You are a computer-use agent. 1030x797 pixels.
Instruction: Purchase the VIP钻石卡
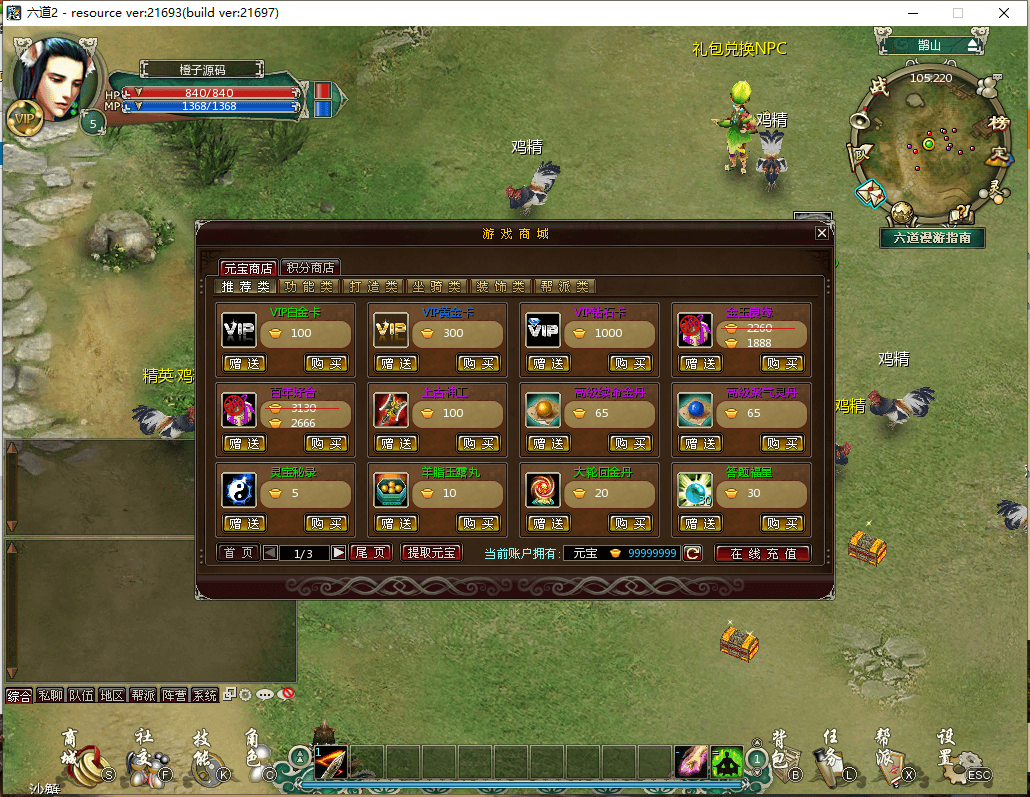pos(630,363)
